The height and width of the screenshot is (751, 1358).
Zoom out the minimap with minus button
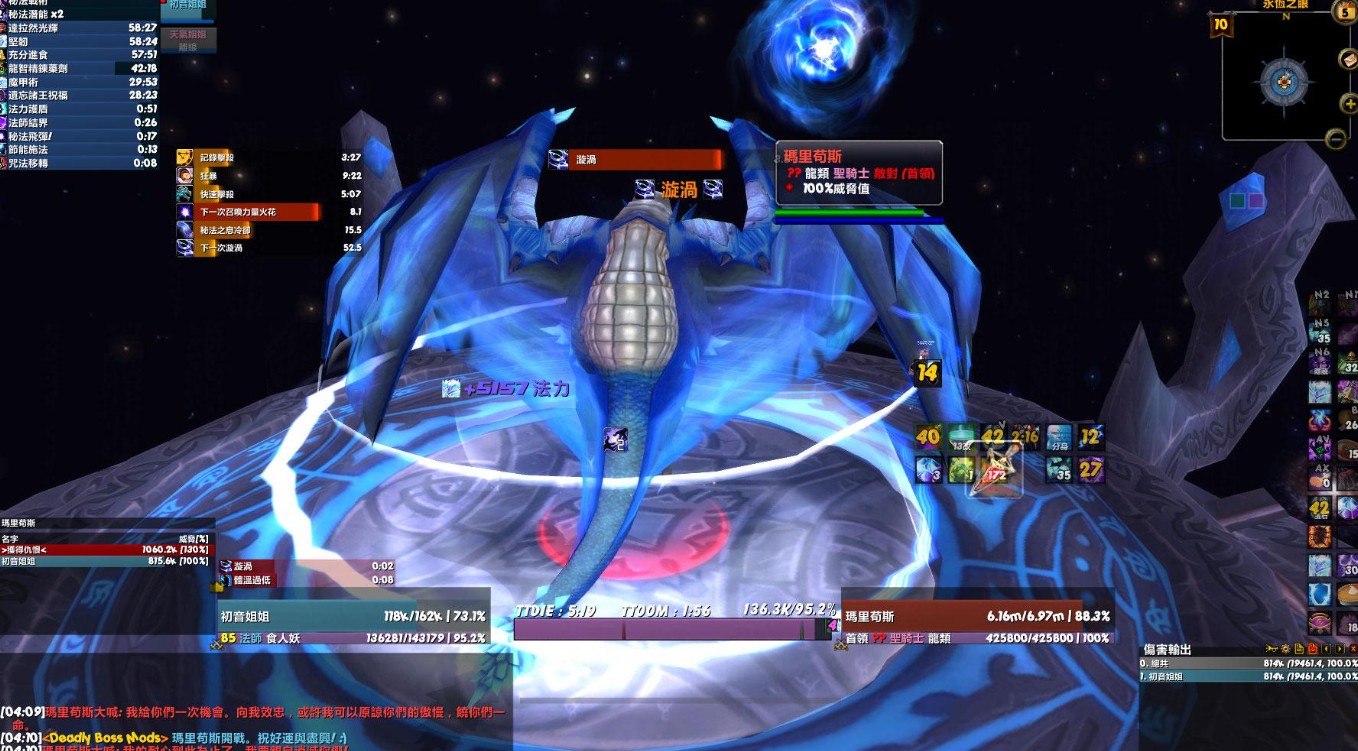(1336, 139)
